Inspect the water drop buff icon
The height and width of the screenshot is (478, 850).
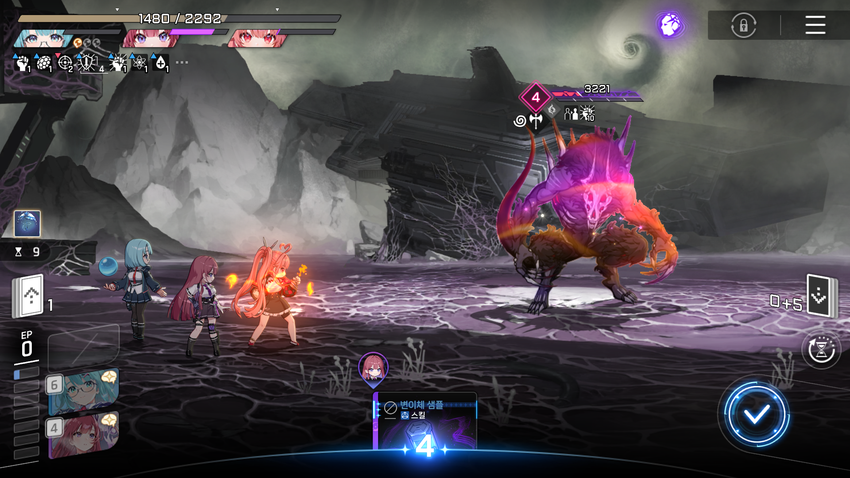click(x=160, y=64)
